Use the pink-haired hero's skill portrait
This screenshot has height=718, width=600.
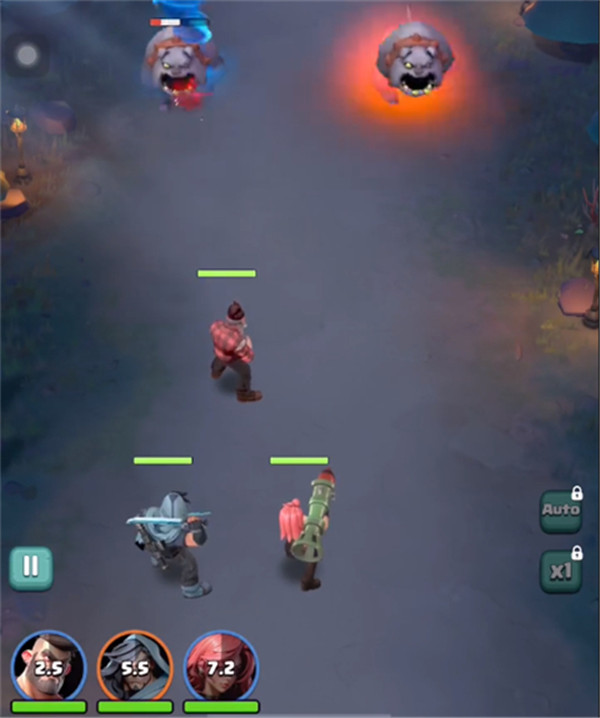coord(222,666)
